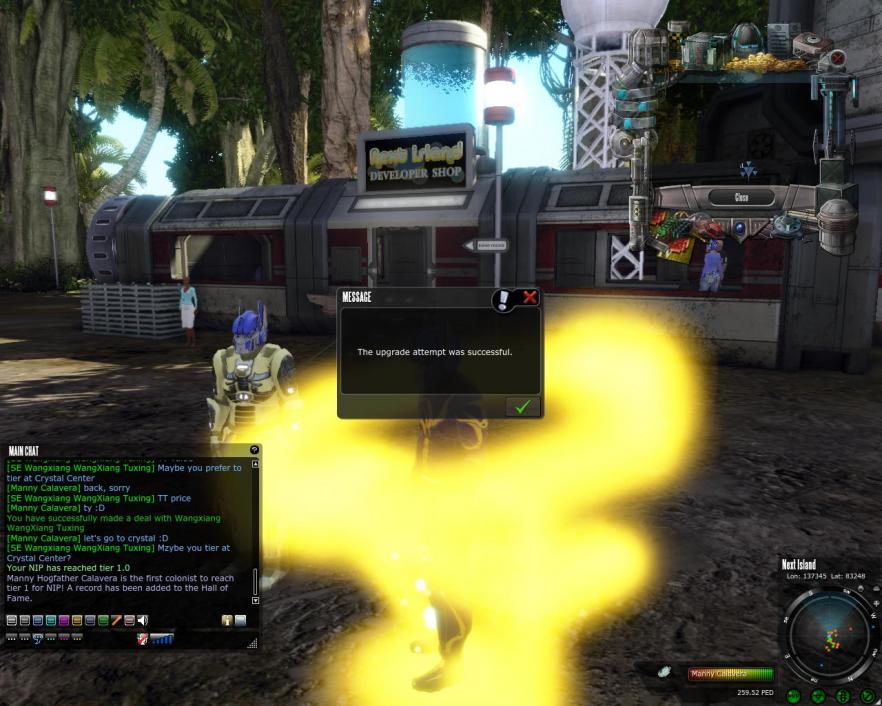Screen dimensions: 882x706
Task: Click the chat scroll-up arrow
Action: pyautogui.click(x=255, y=464)
